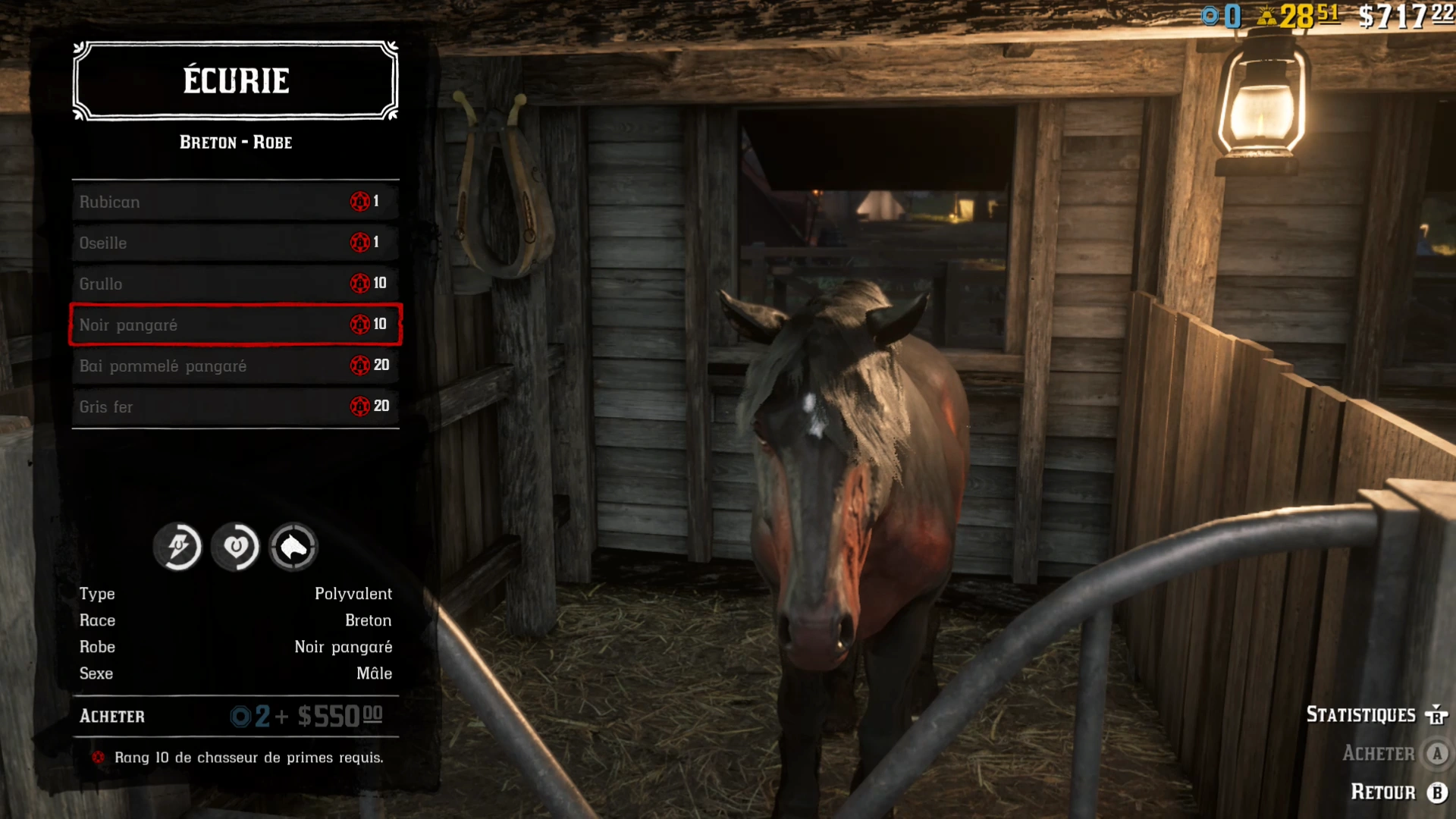Click the bounty rank icon beside Grullo

[x=359, y=283]
